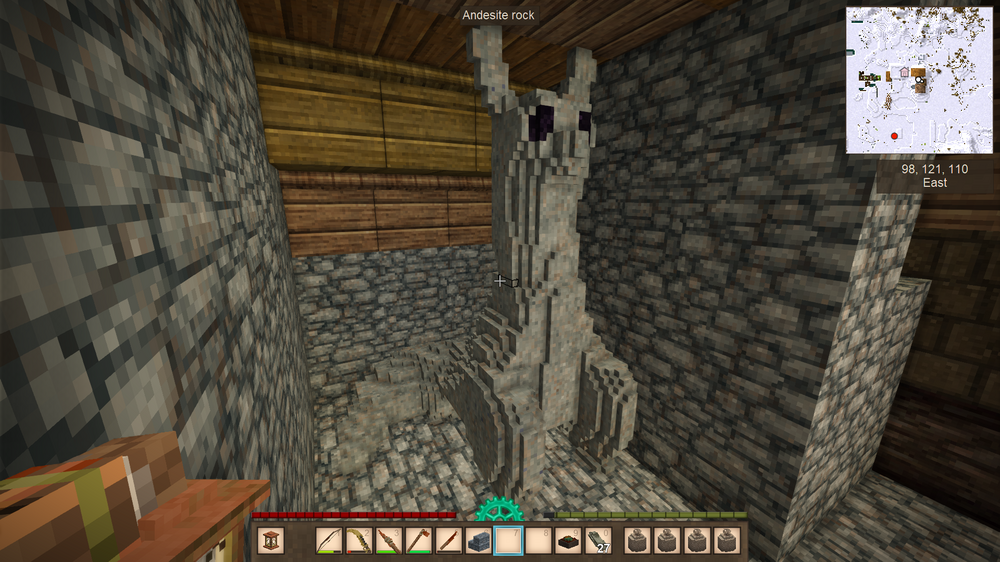This screenshot has width=1000, height=562.
Task: Select the stone brick block slot
Action: (479, 541)
